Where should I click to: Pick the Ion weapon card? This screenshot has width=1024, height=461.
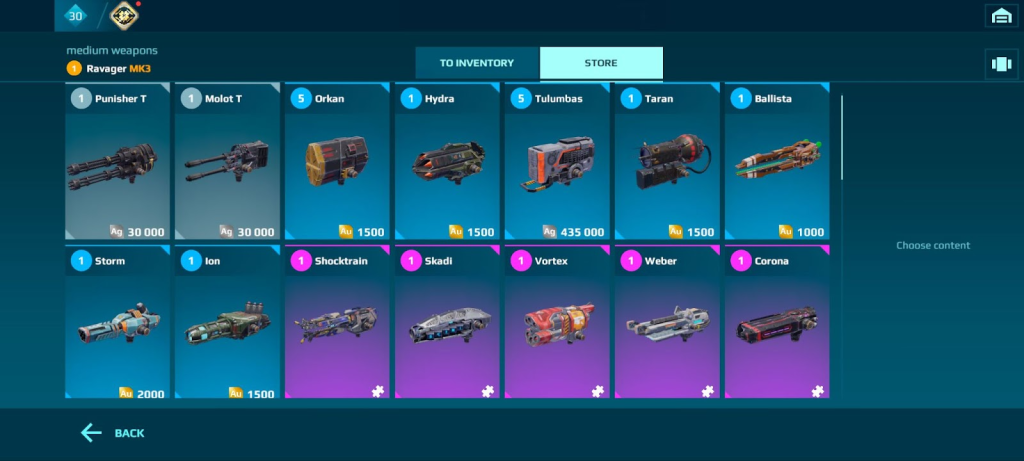coord(227,323)
